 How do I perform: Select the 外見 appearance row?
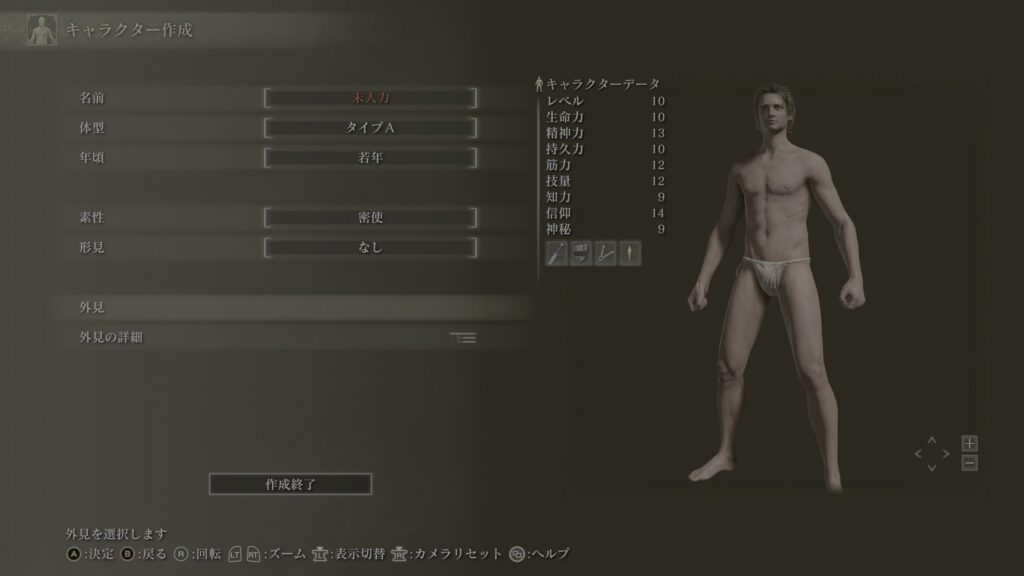coord(290,307)
